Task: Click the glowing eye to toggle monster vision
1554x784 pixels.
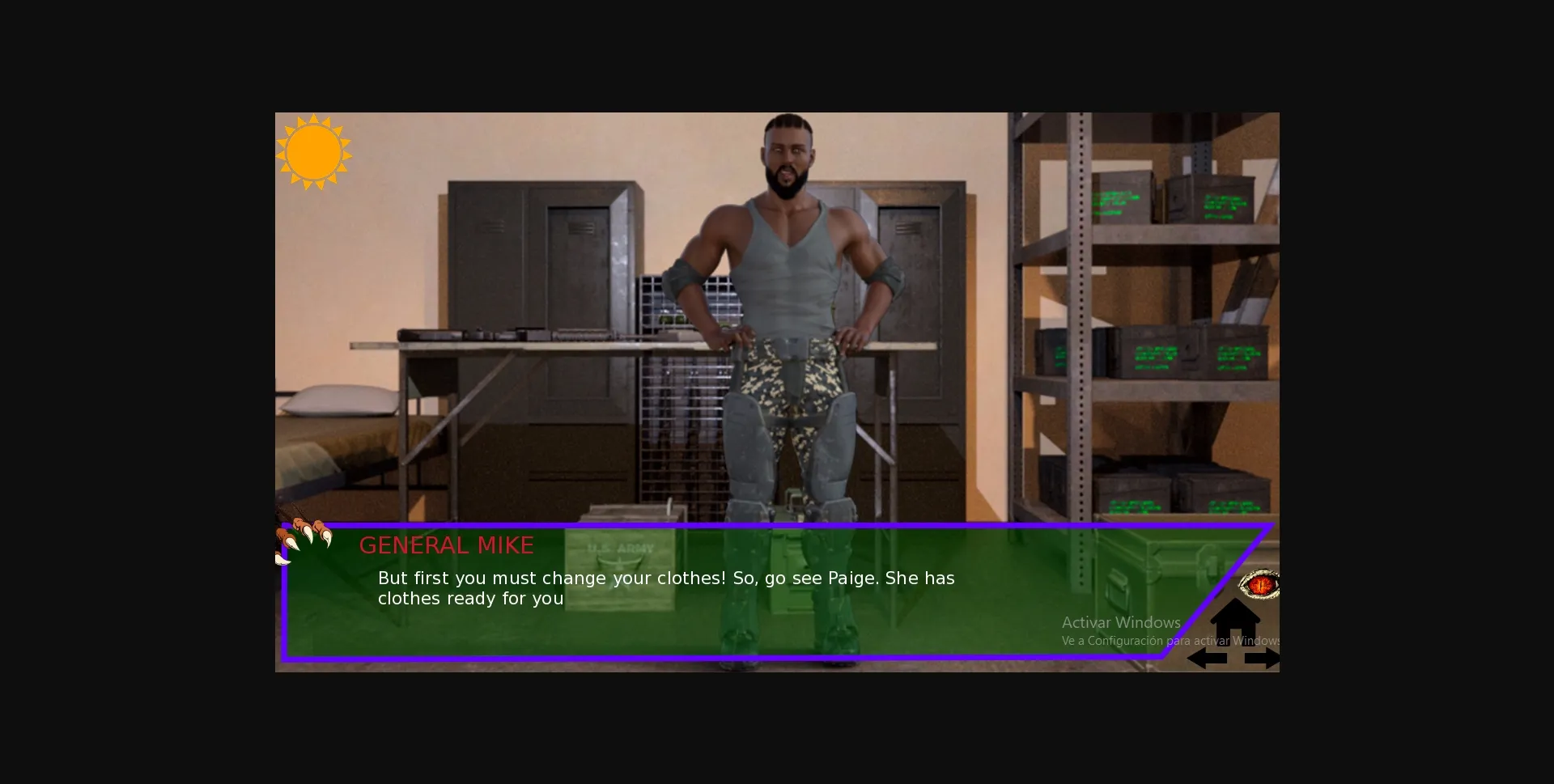Action: (x=1260, y=584)
